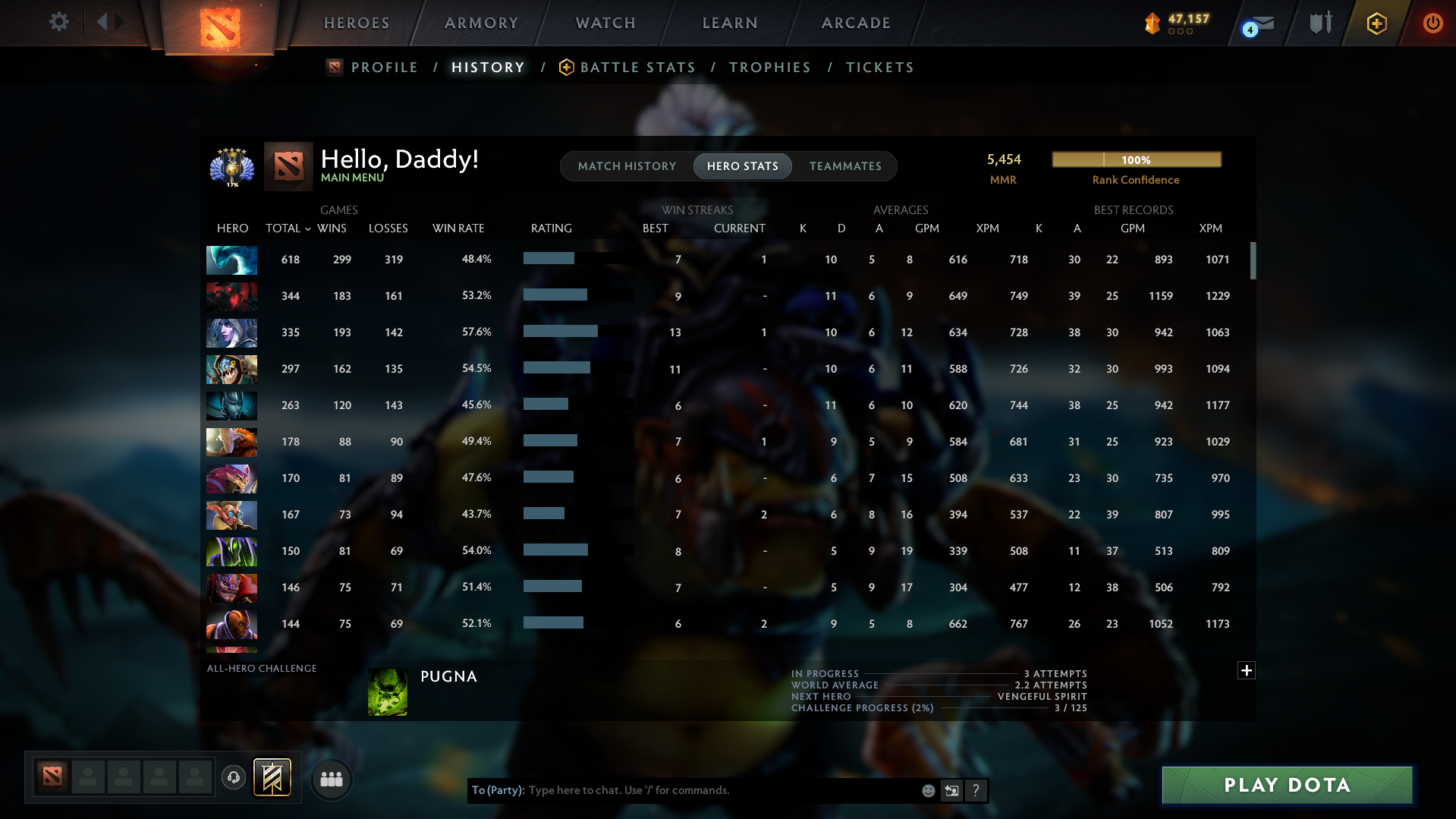1456x819 pixels.
Task: Select the Pugna hero portrait
Action: [387, 691]
